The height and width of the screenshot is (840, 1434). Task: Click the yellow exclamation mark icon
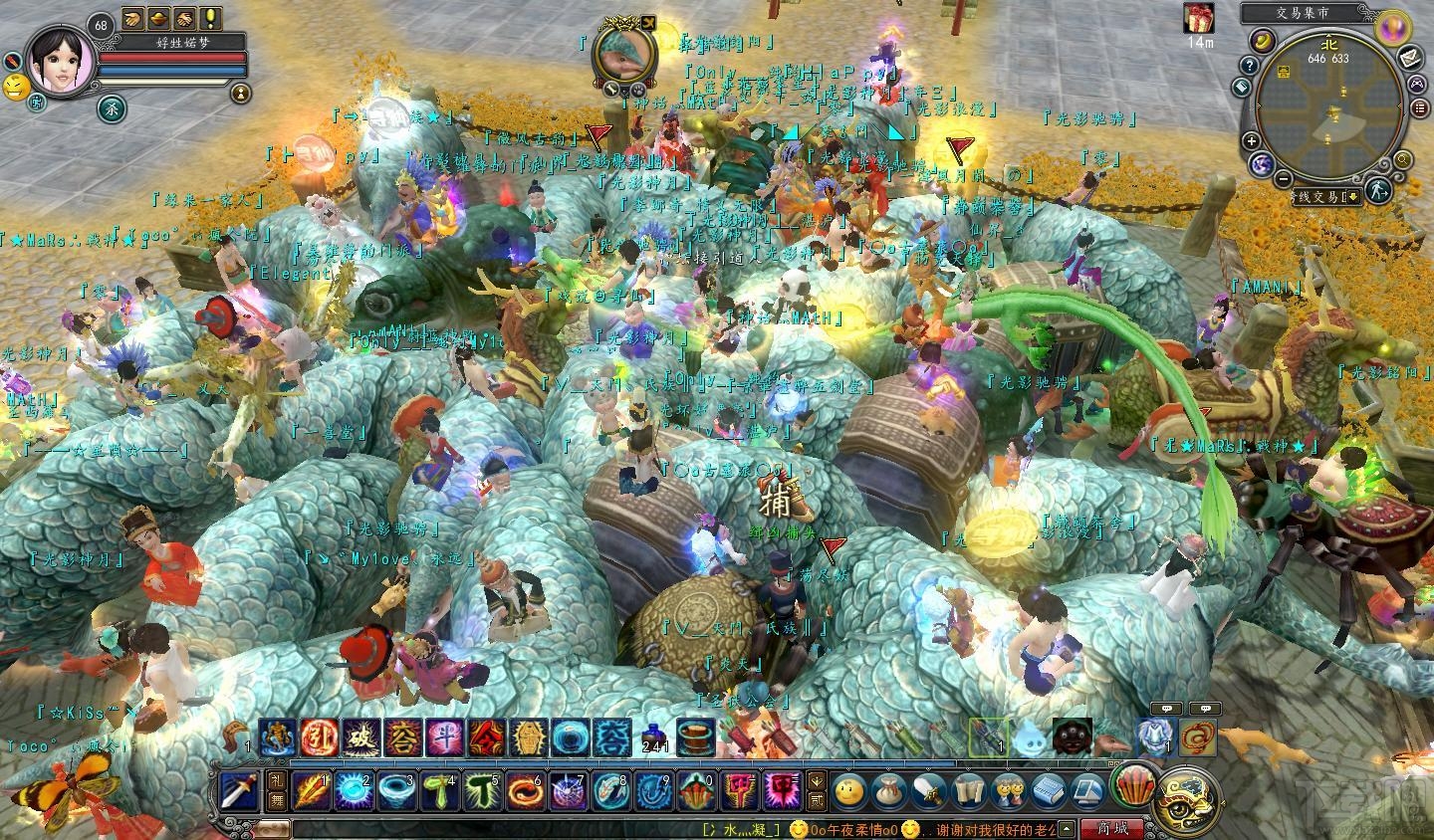click(x=210, y=18)
